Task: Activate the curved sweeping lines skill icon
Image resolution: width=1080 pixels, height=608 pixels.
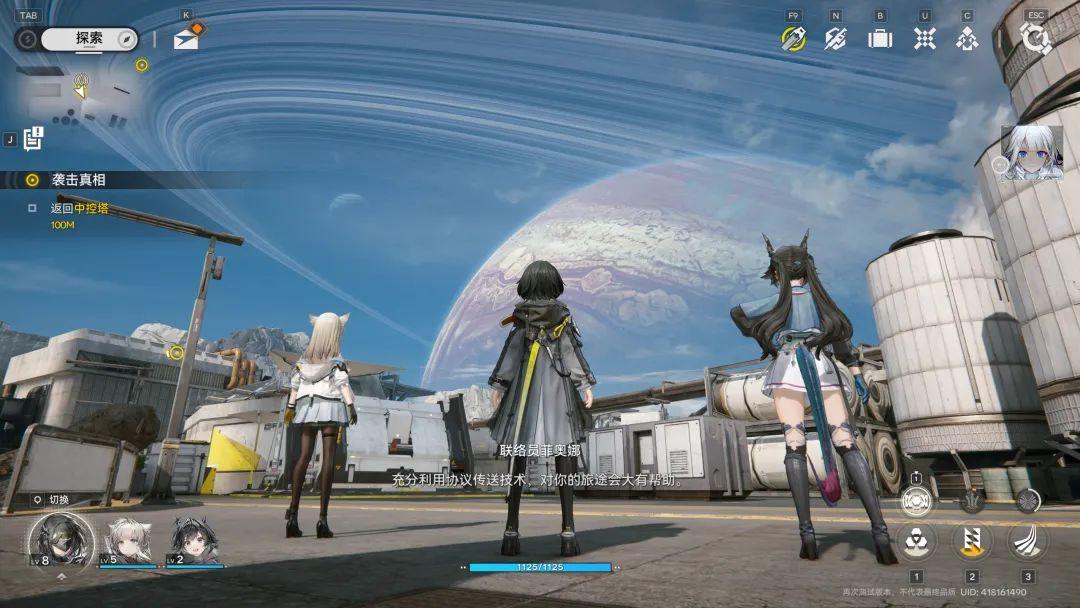Action: (1026, 541)
